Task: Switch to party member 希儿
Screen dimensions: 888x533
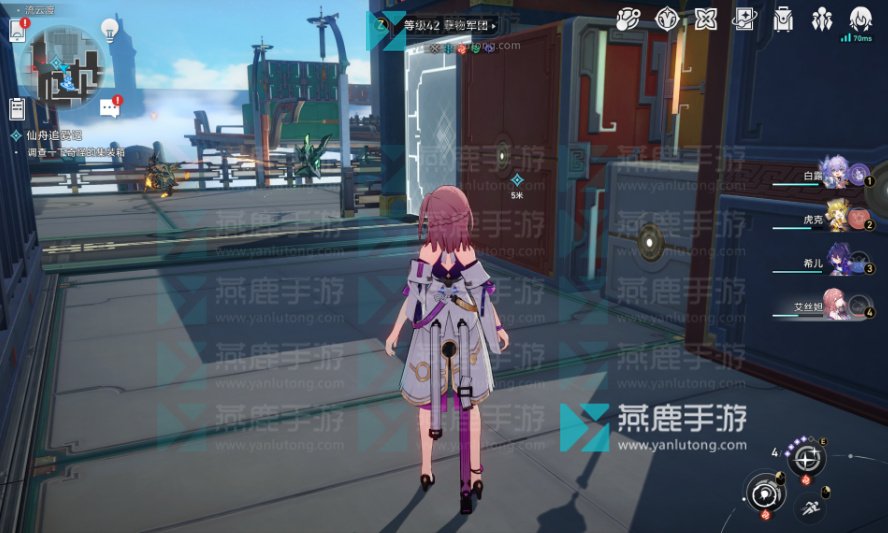Action: click(835, 262)
